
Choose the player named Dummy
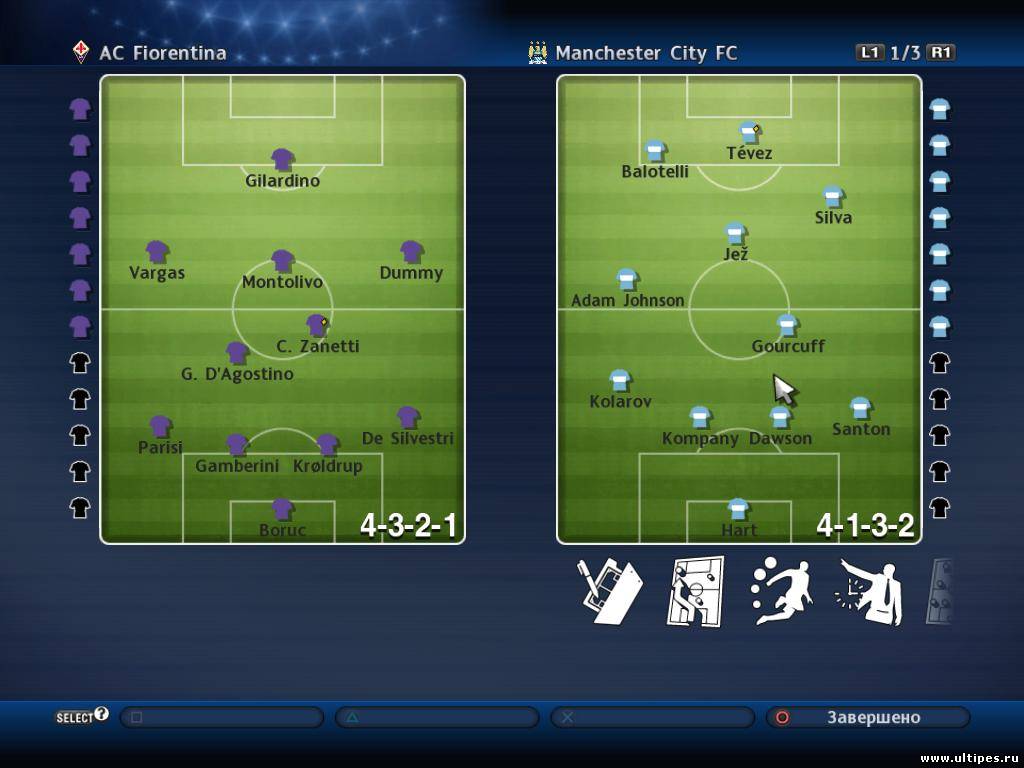[411, 252]
